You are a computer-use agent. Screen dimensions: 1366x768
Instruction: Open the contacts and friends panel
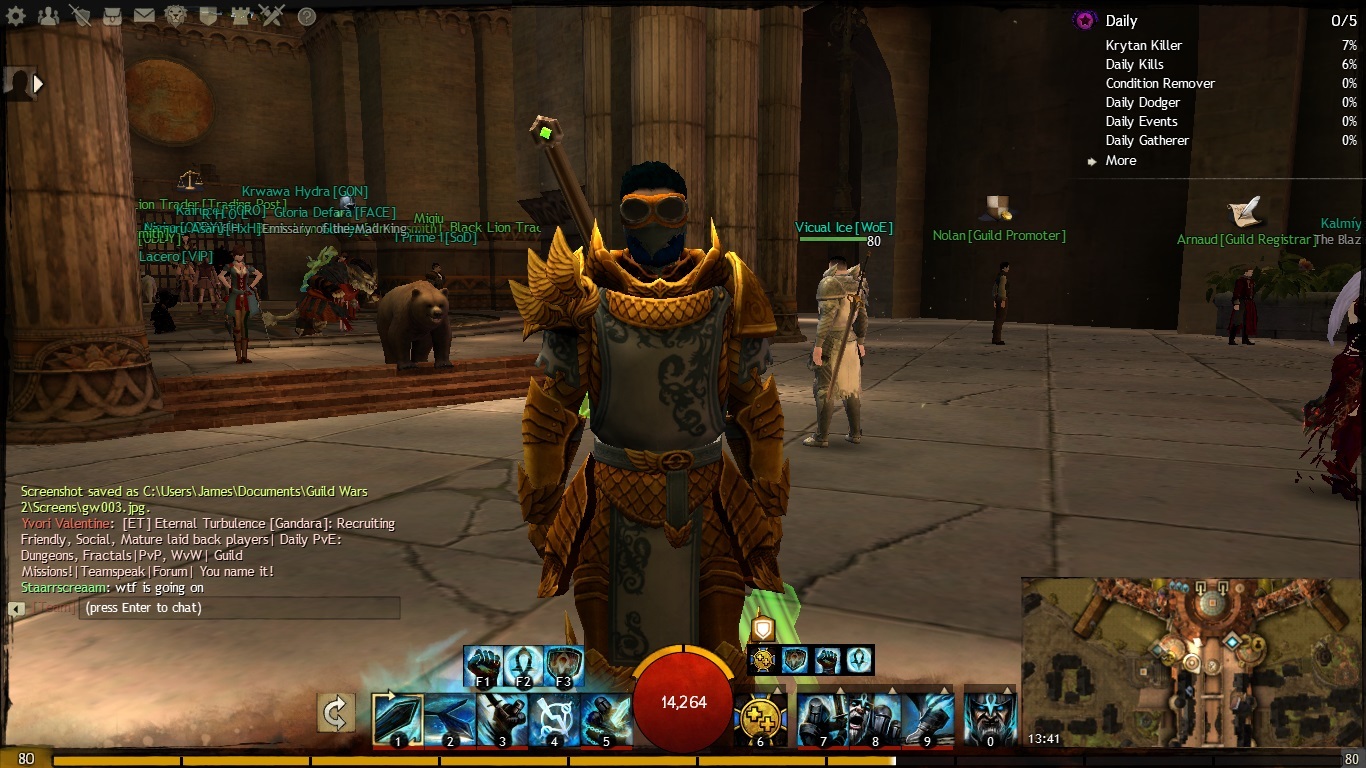coord(47,16)
